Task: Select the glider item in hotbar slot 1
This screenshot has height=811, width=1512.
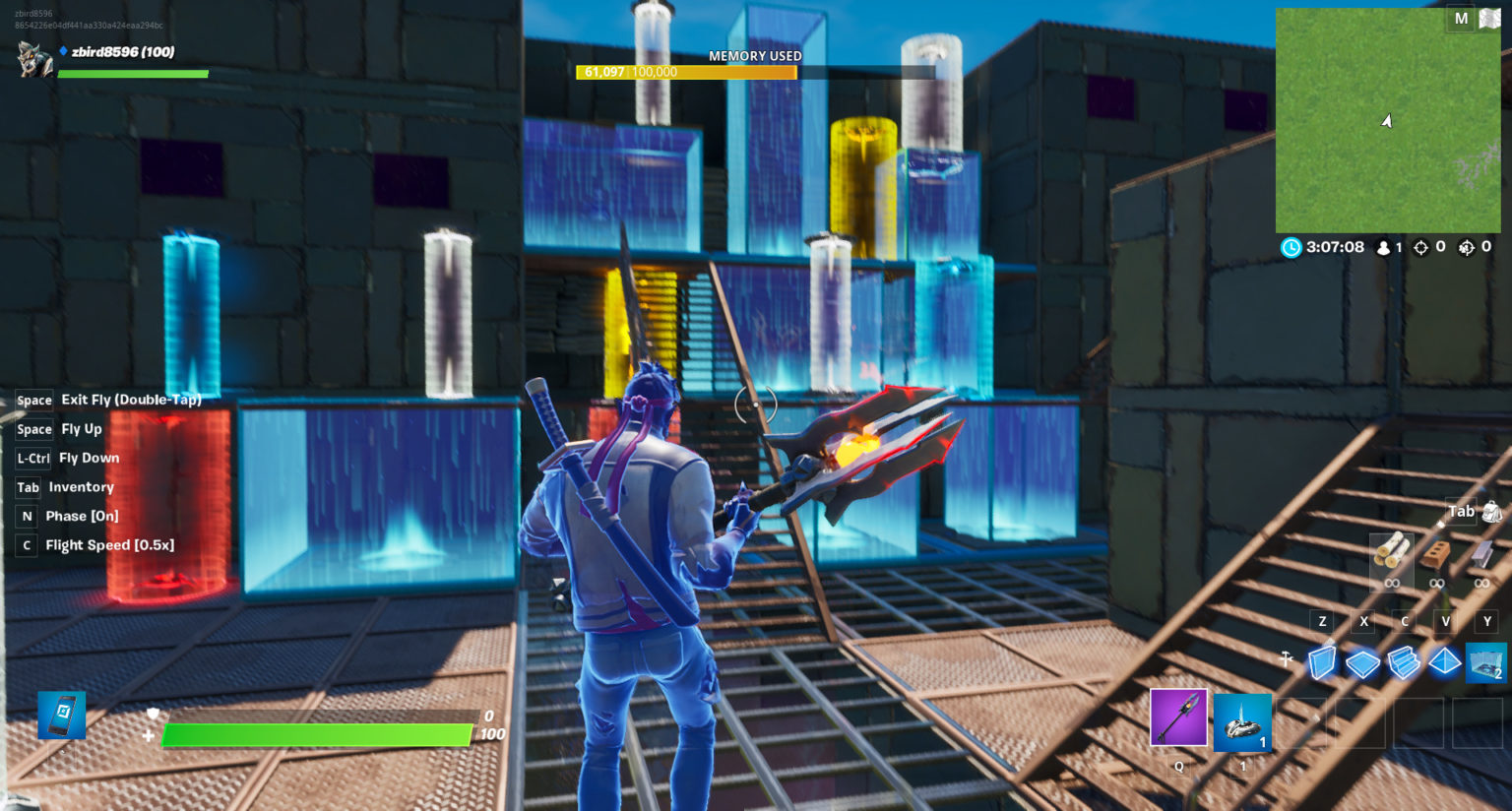Action: 1242,721
